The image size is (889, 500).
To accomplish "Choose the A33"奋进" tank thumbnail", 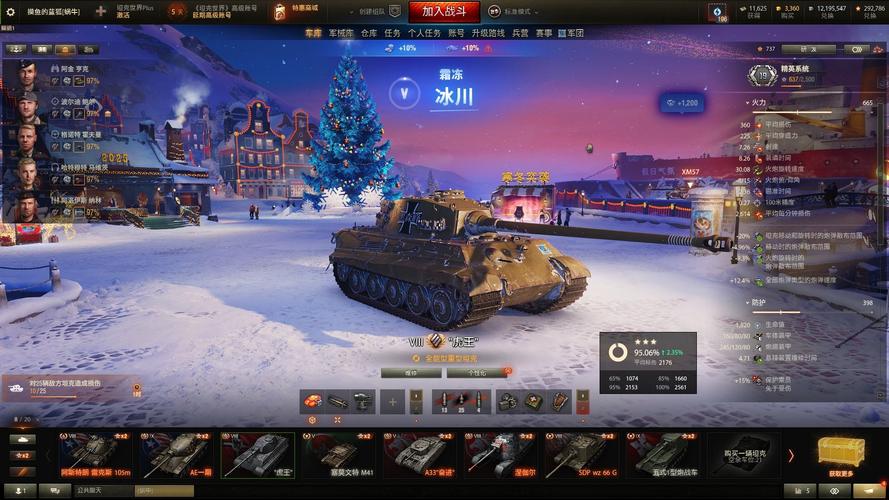I will click(412, 455).
